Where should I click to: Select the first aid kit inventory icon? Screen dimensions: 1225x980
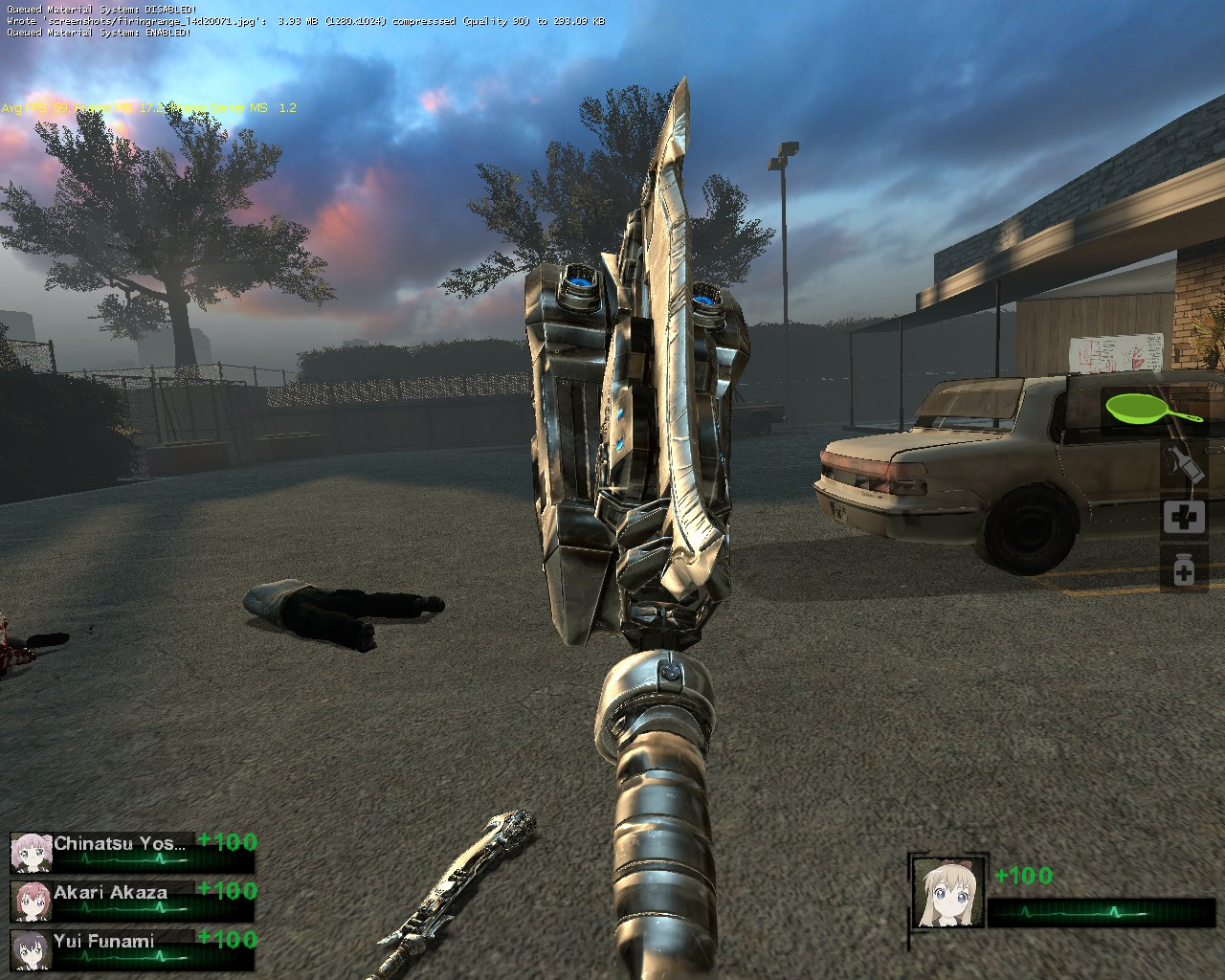1183,517
